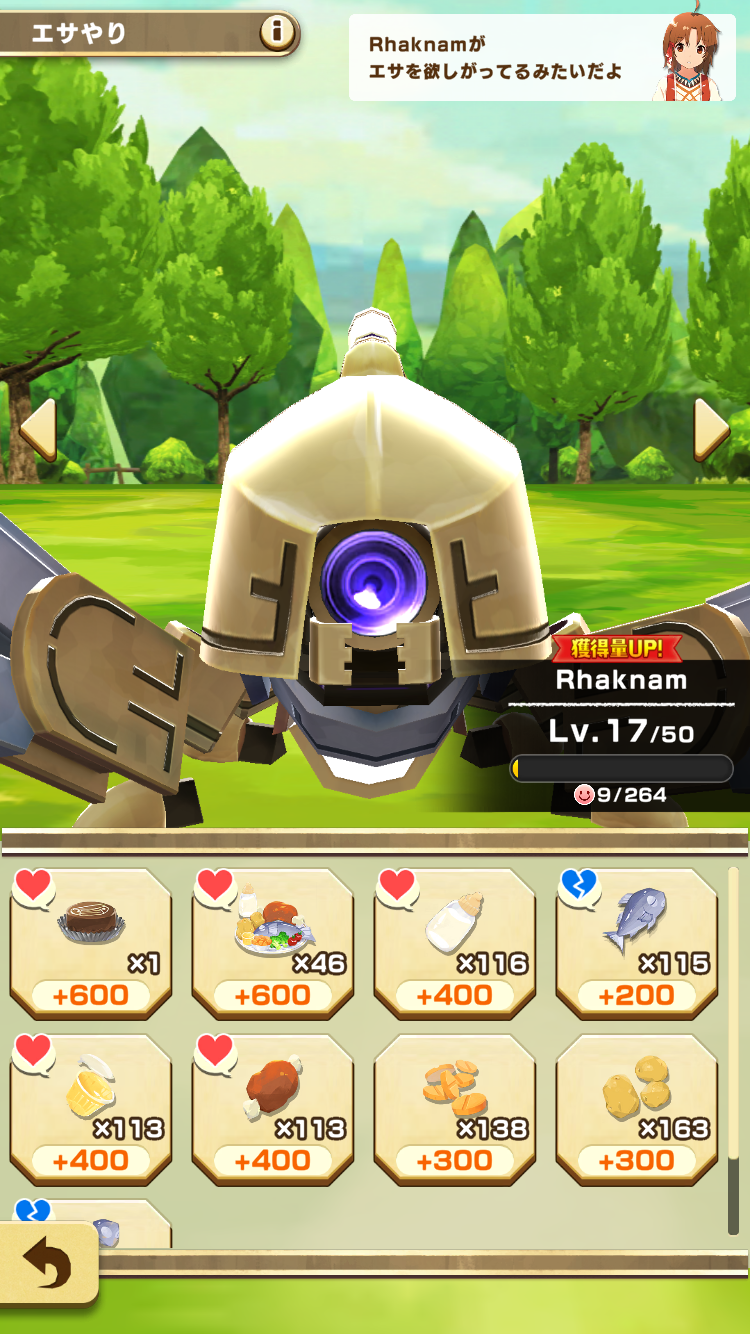750x1334 pixels.
Task: Select the blue fish food item
Action: tap(637, 942)
